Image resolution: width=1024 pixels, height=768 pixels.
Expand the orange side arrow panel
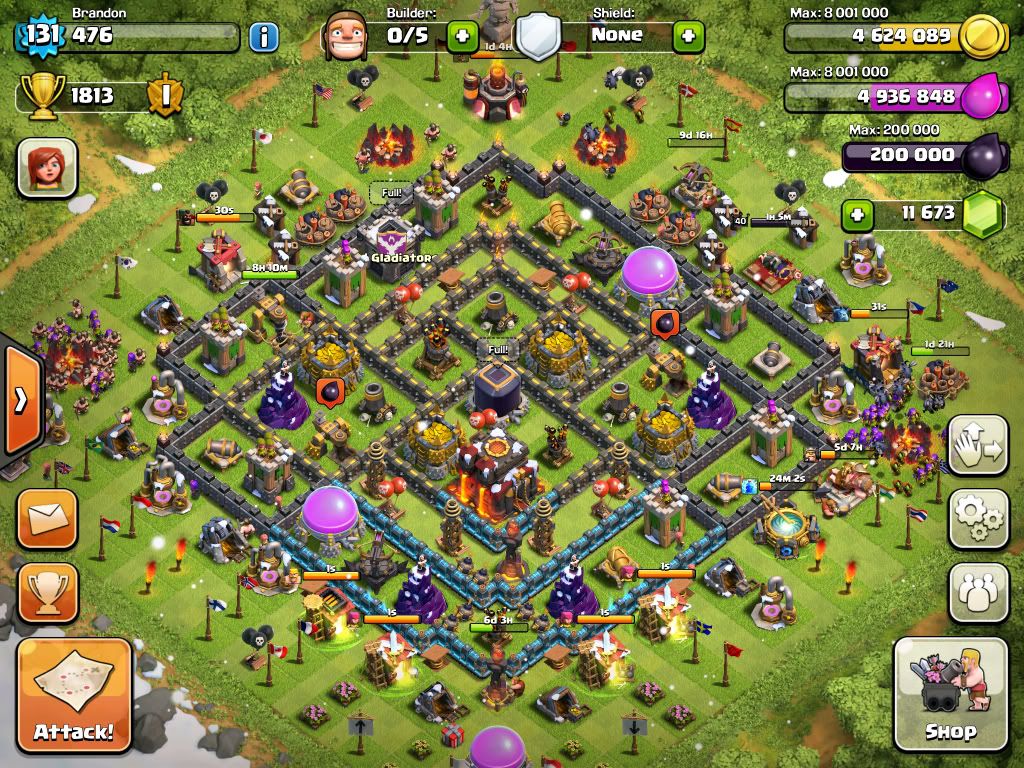point(20,400)
